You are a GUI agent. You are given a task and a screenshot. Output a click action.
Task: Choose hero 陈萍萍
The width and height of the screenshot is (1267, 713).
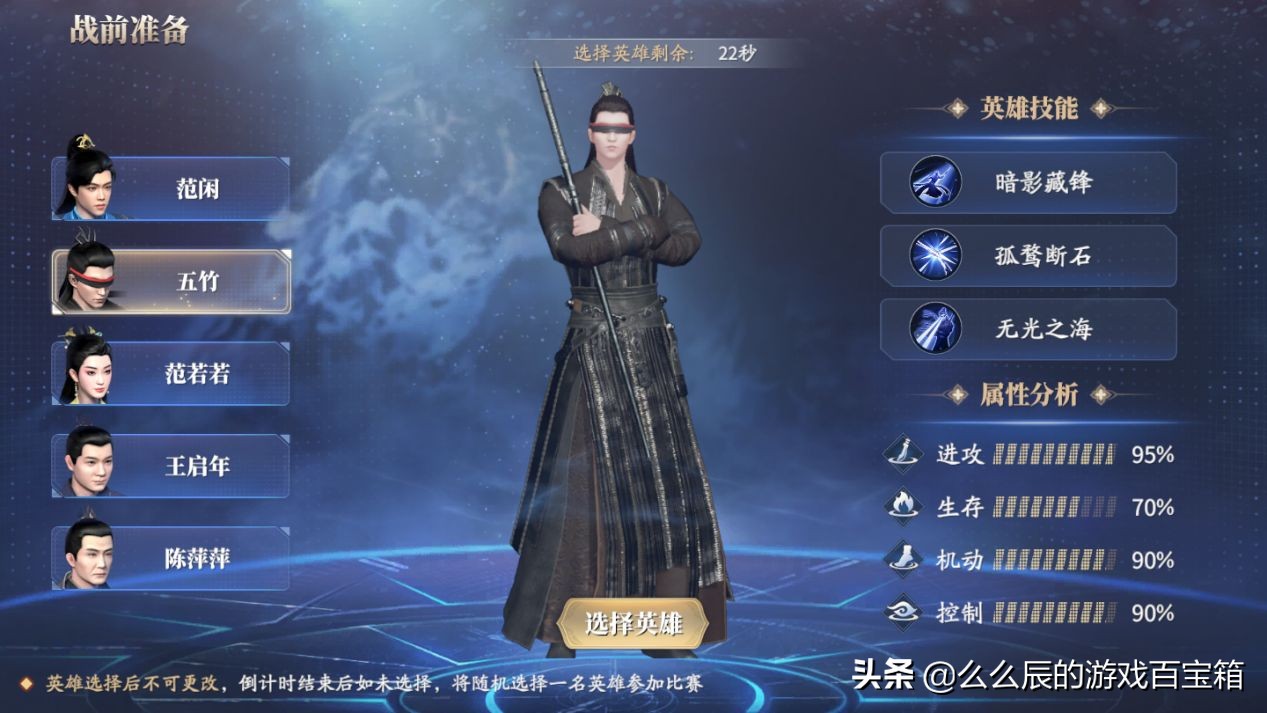172,558
